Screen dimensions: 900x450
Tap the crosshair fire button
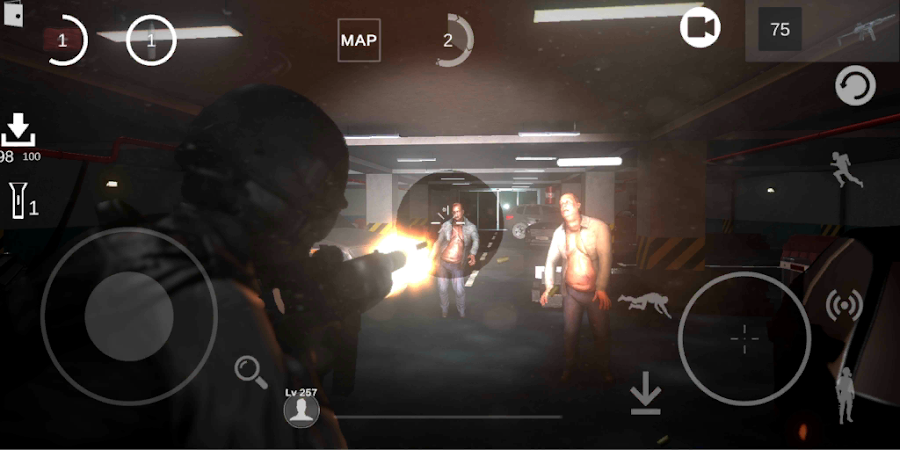pyautogui.click(x=744, y=338)
